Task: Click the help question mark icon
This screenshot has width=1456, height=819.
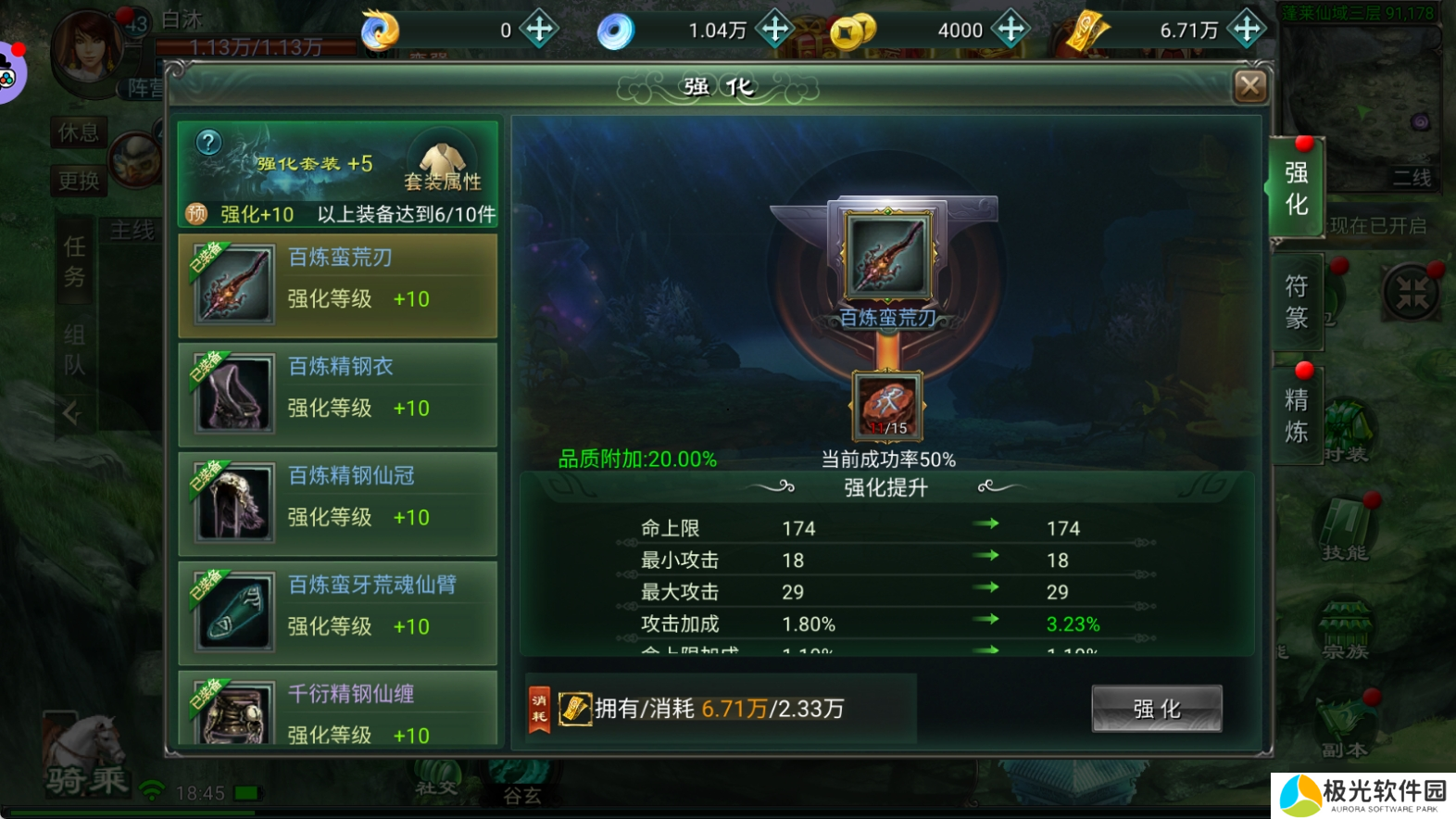Action: [208, 142]
